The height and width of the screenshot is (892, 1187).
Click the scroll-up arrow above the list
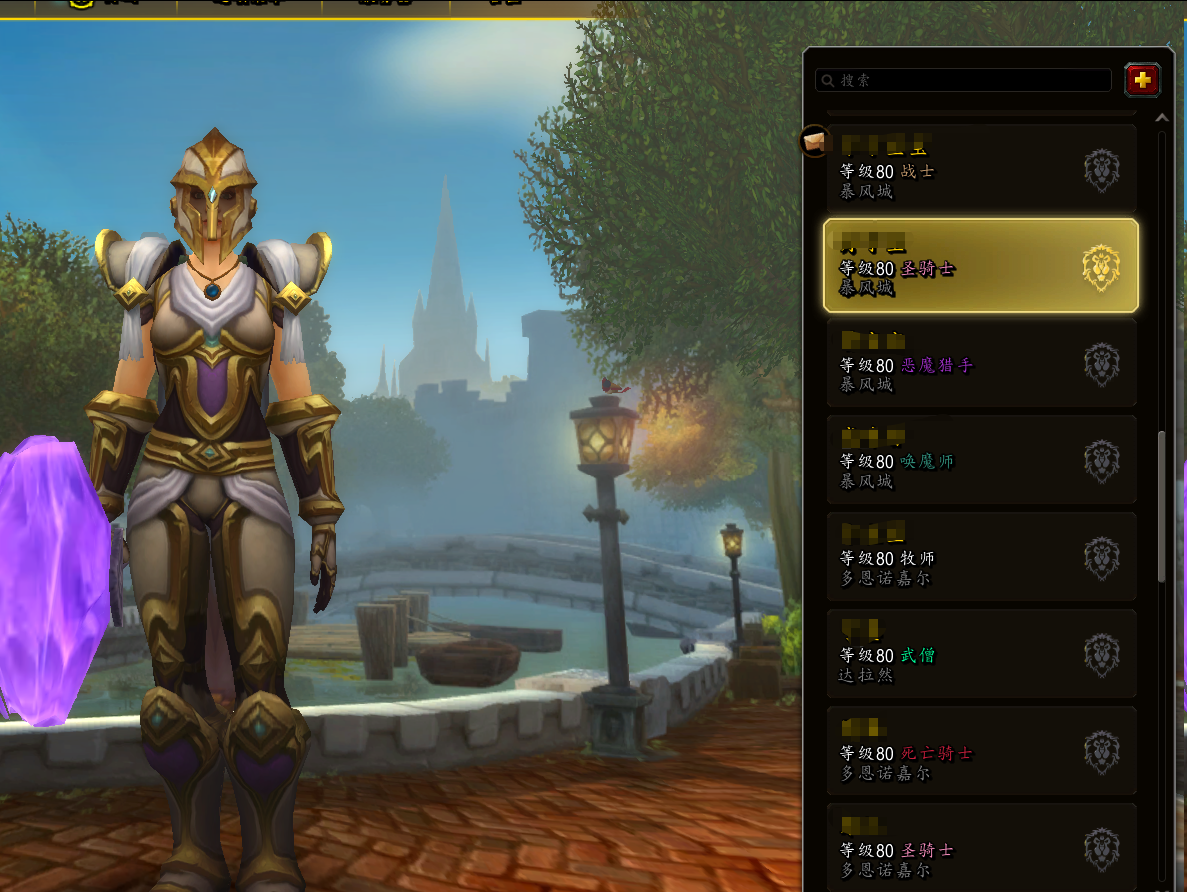(1161, 118)
